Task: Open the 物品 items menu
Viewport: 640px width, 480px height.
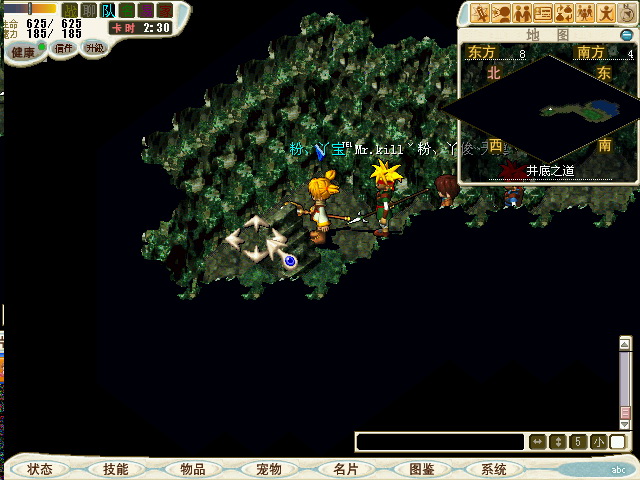Action: [x=192, y=469]
